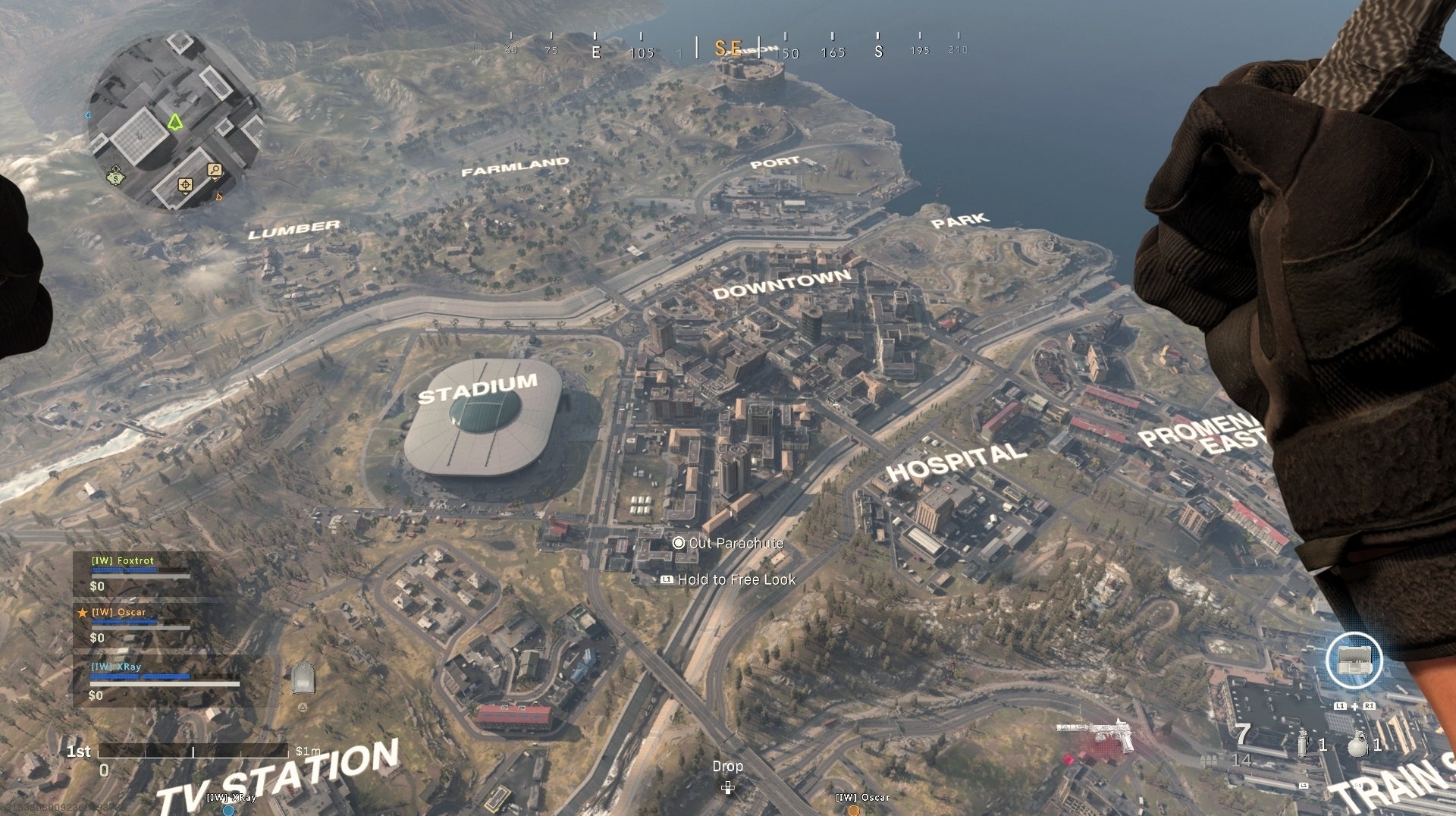Click the Oscar teammate marker at screen bottom
Image resolution: width=1456 pixels, height=816 pixels.
[854, 808]
